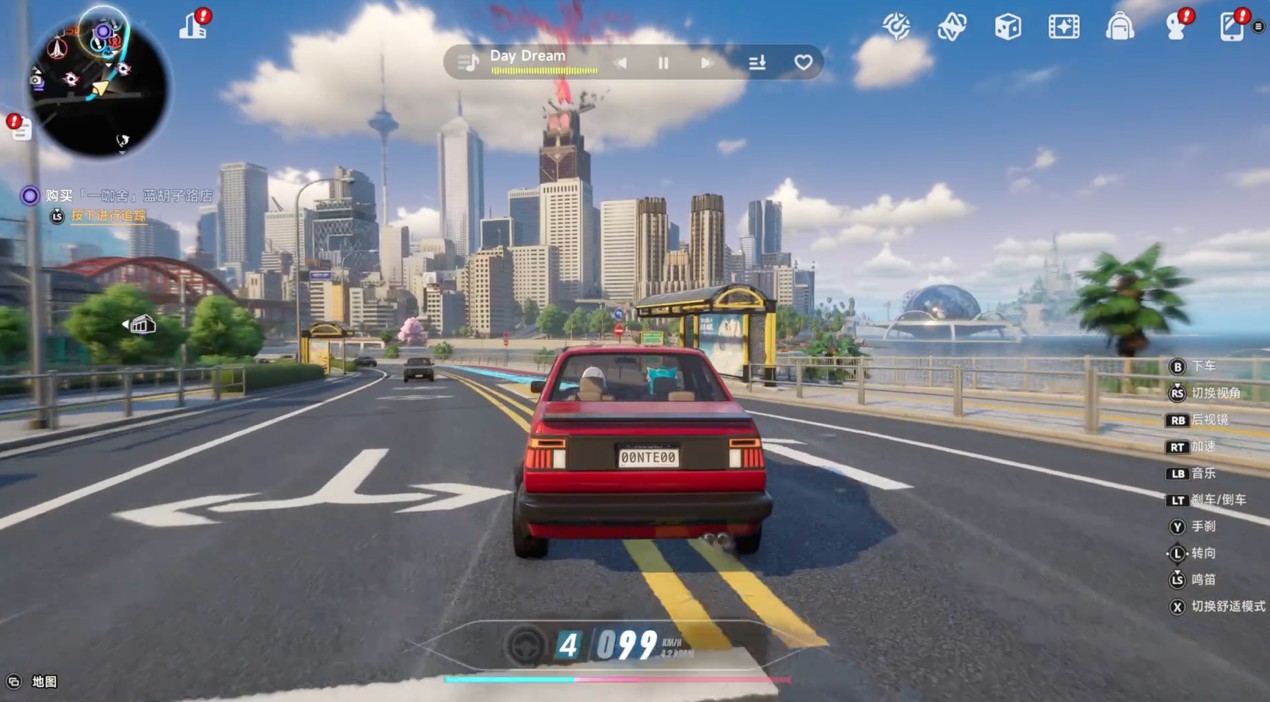
Task: Favorite the current song with heart
Action: pyautogui.click(x=803, y=63)
